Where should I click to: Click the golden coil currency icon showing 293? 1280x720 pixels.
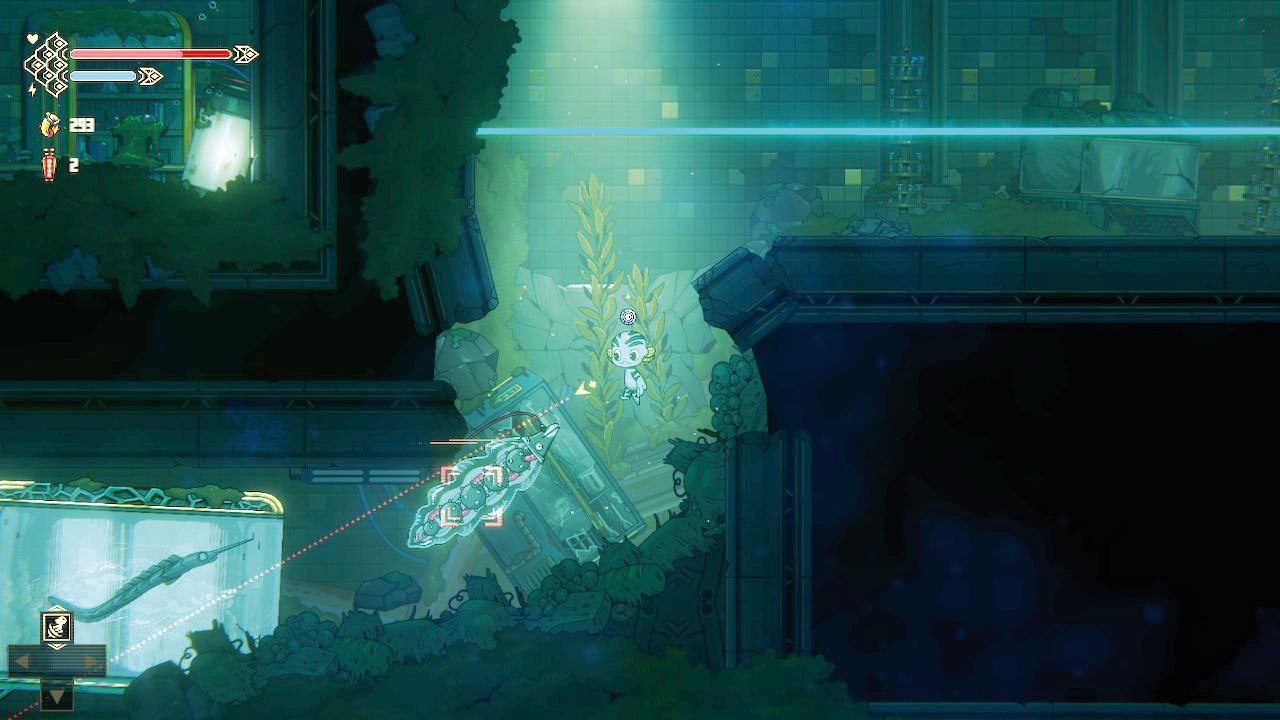(50, 125)
